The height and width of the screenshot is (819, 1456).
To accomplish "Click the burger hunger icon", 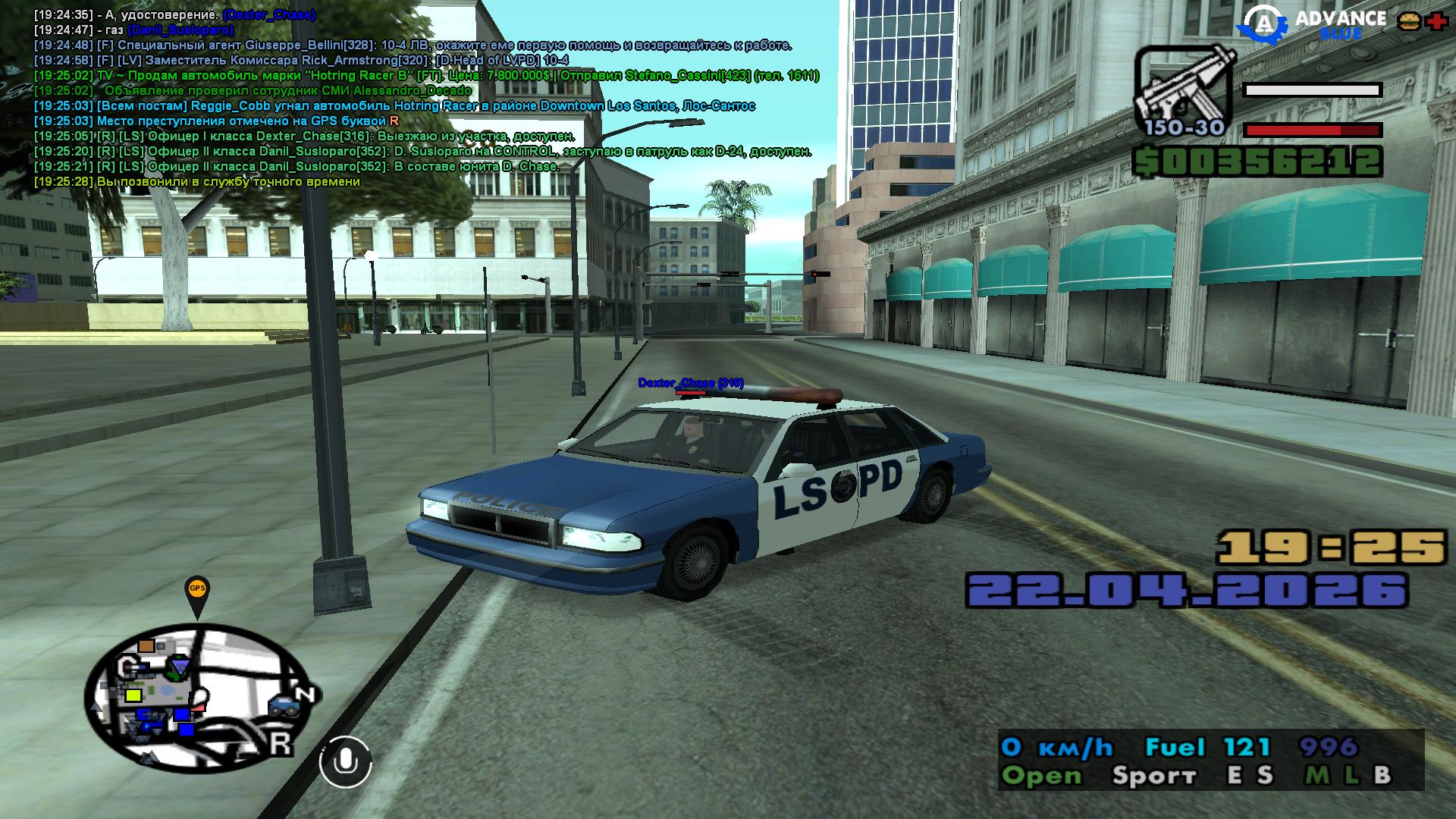I will (x=1409, y=21).
